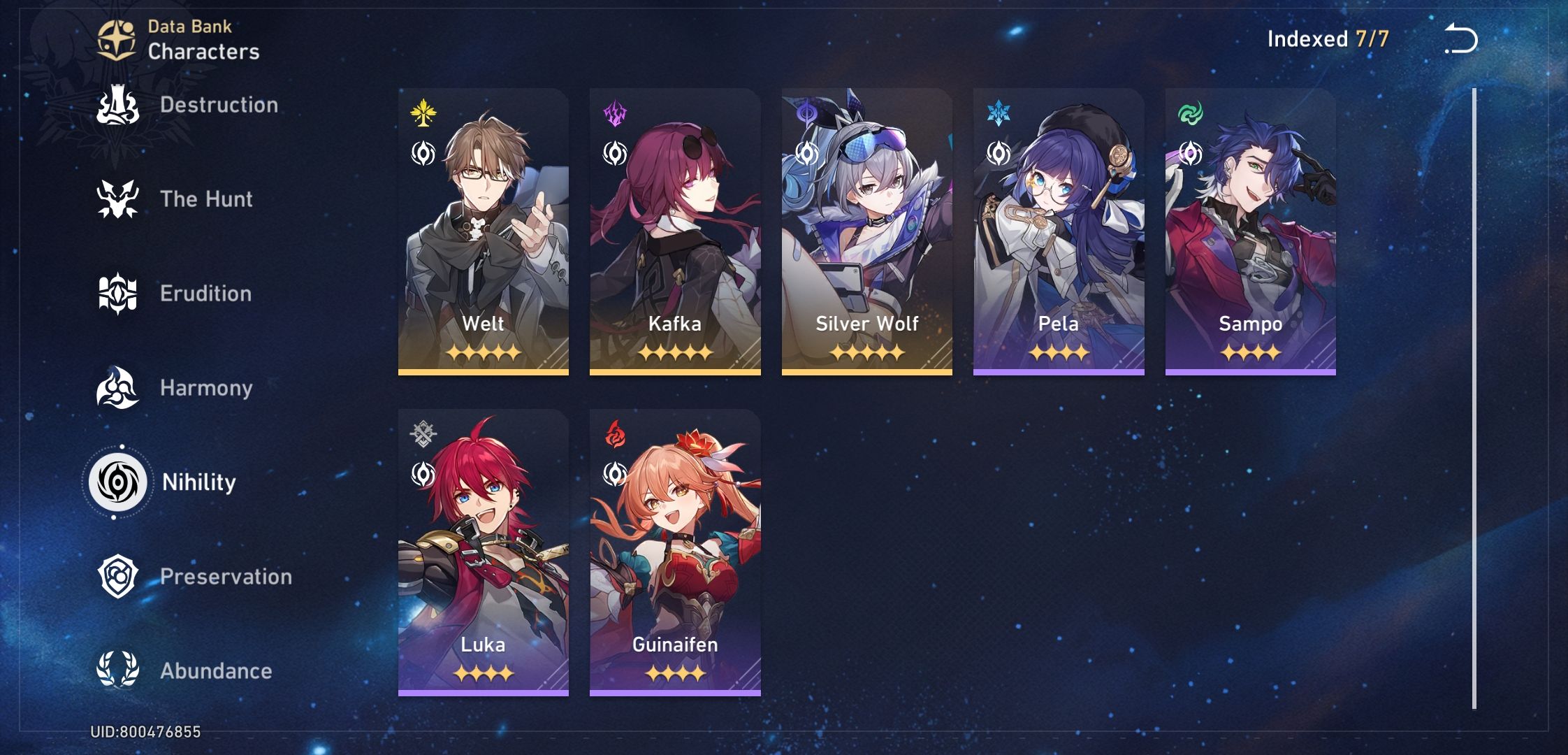
Task: Select the Harmony path icon
Action: 117,388
